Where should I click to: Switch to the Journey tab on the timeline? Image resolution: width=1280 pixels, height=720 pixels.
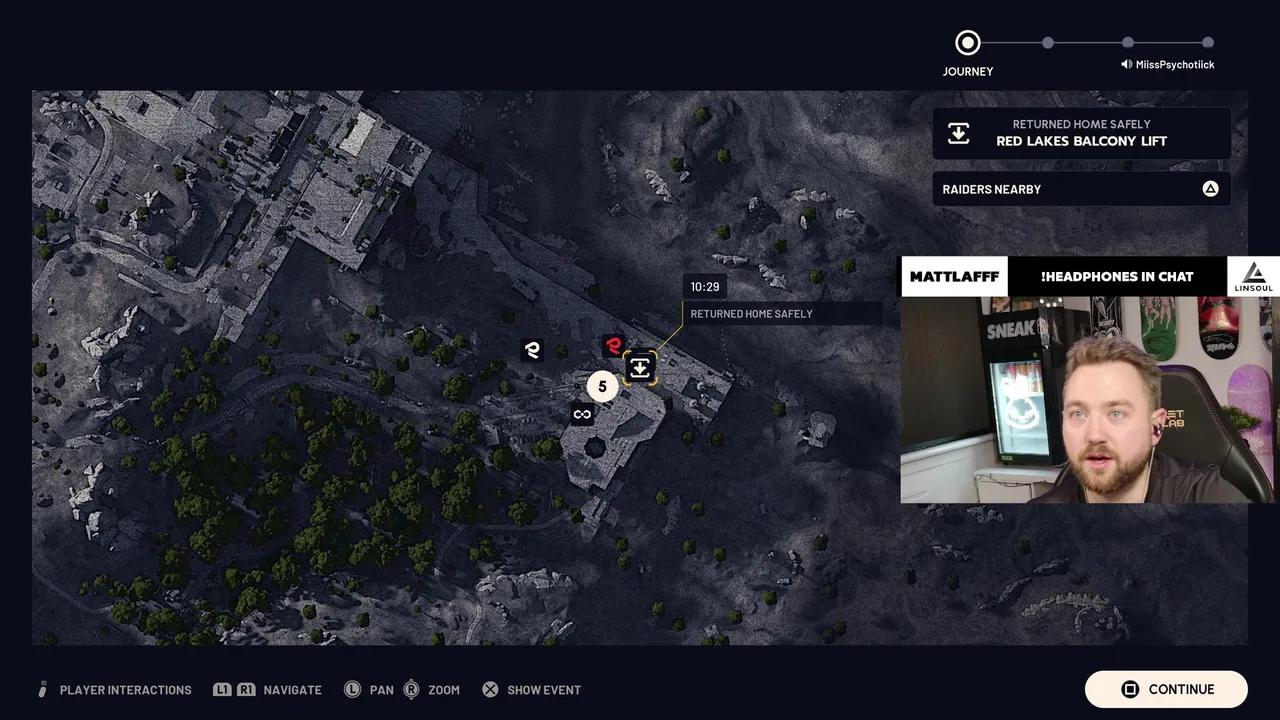click(967, 71)
